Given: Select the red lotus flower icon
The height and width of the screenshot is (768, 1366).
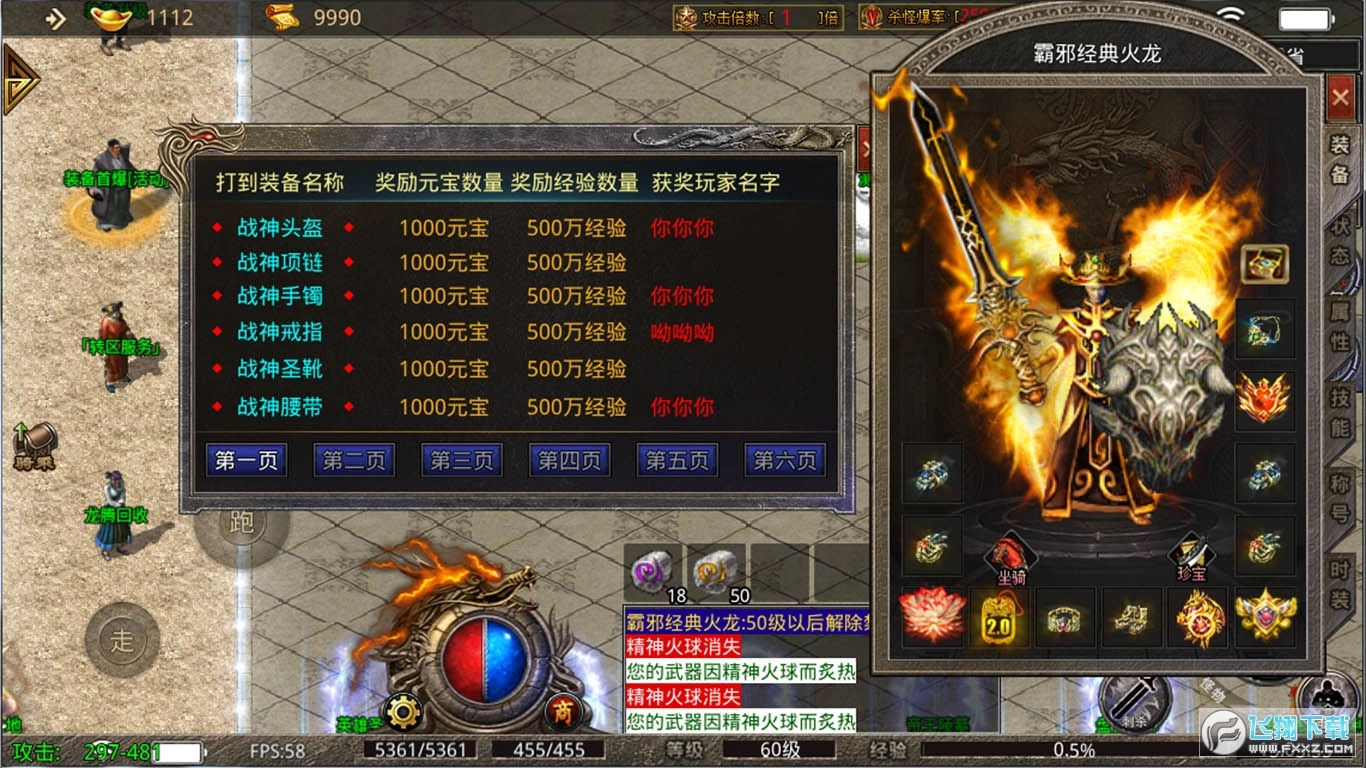Looking at the screenshot, I should (x=933, y=618).
